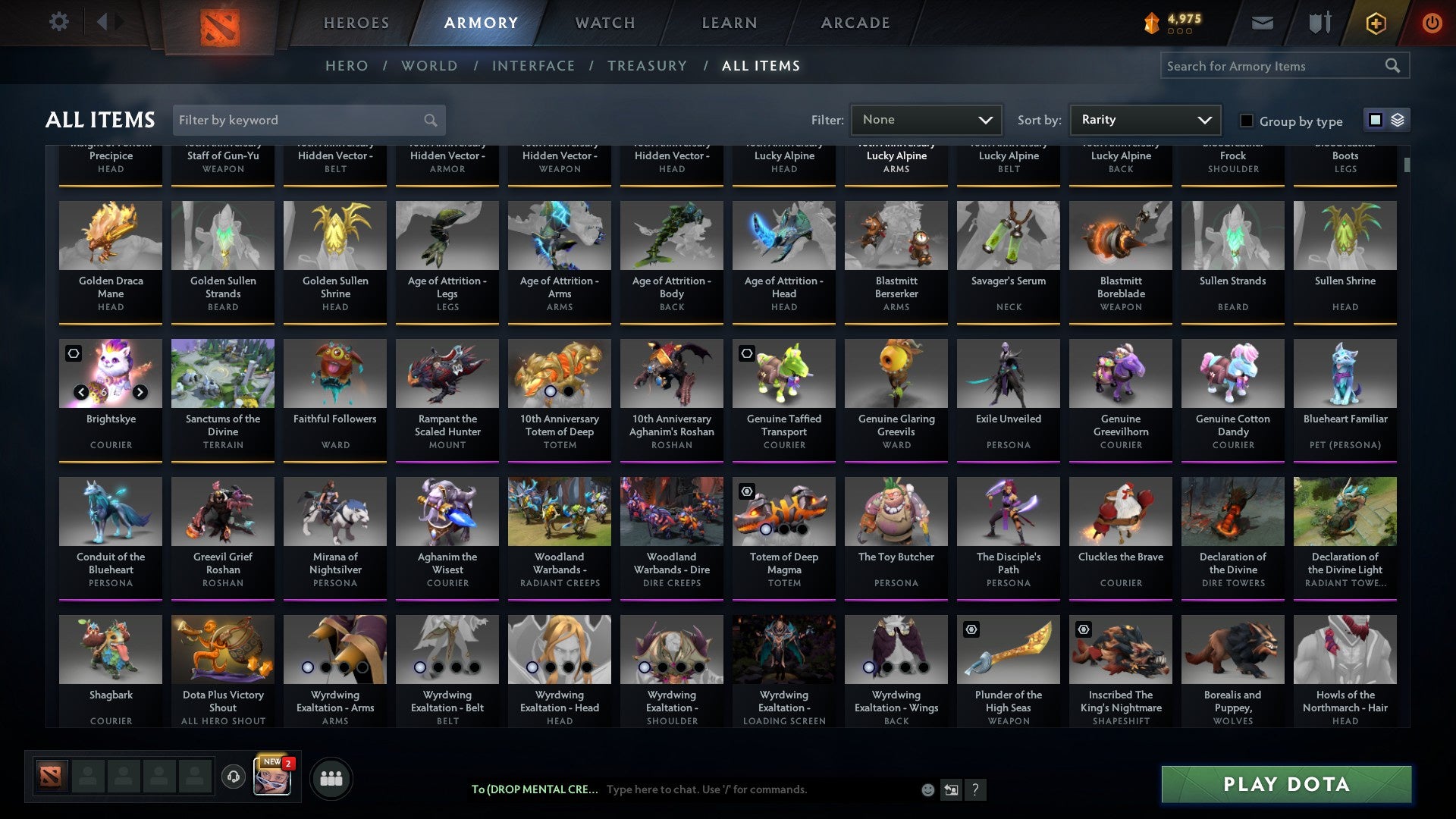Open the mail/notifications envelope icon
This screenshot has width=1456, height=819.
(x=1263, y=23)
